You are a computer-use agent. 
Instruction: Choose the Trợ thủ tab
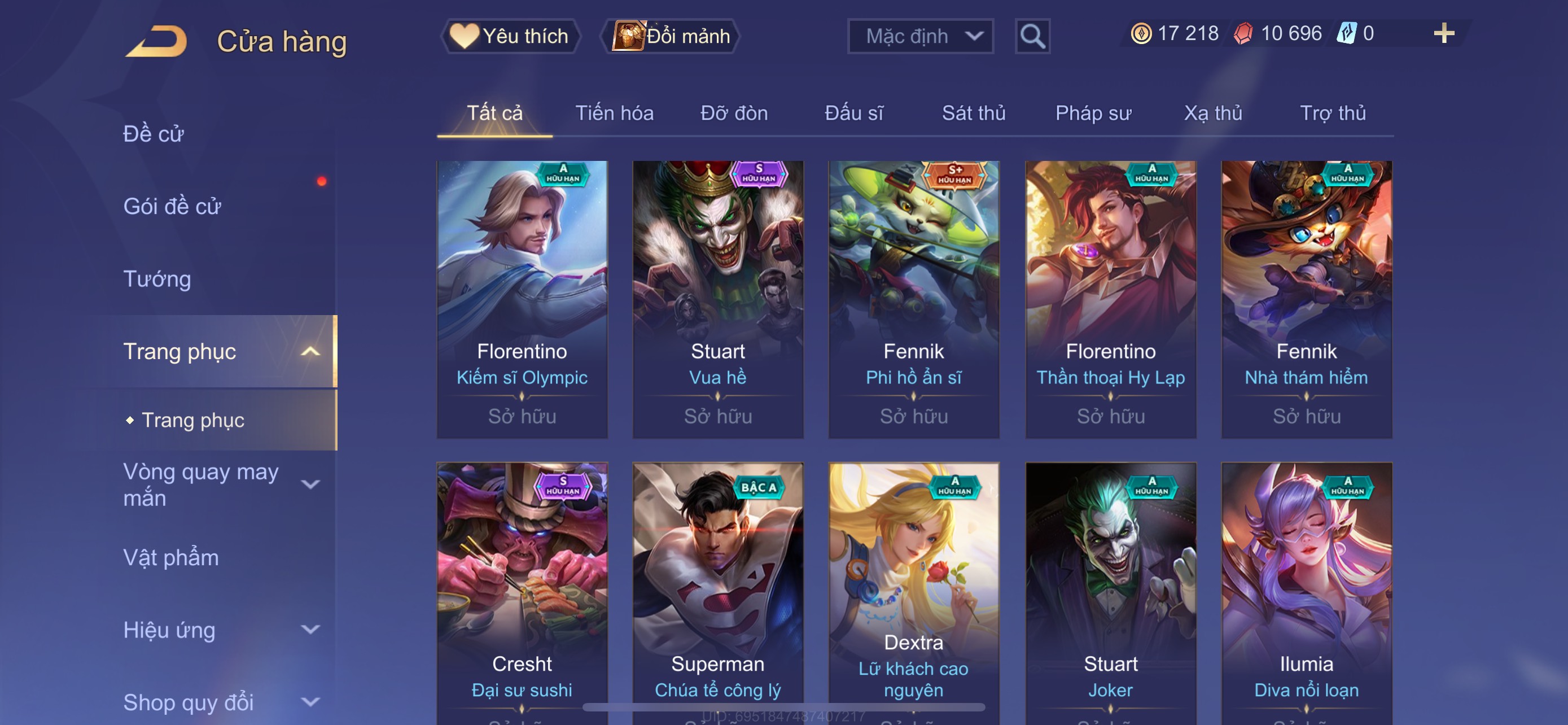click(x=1333, y=113)
